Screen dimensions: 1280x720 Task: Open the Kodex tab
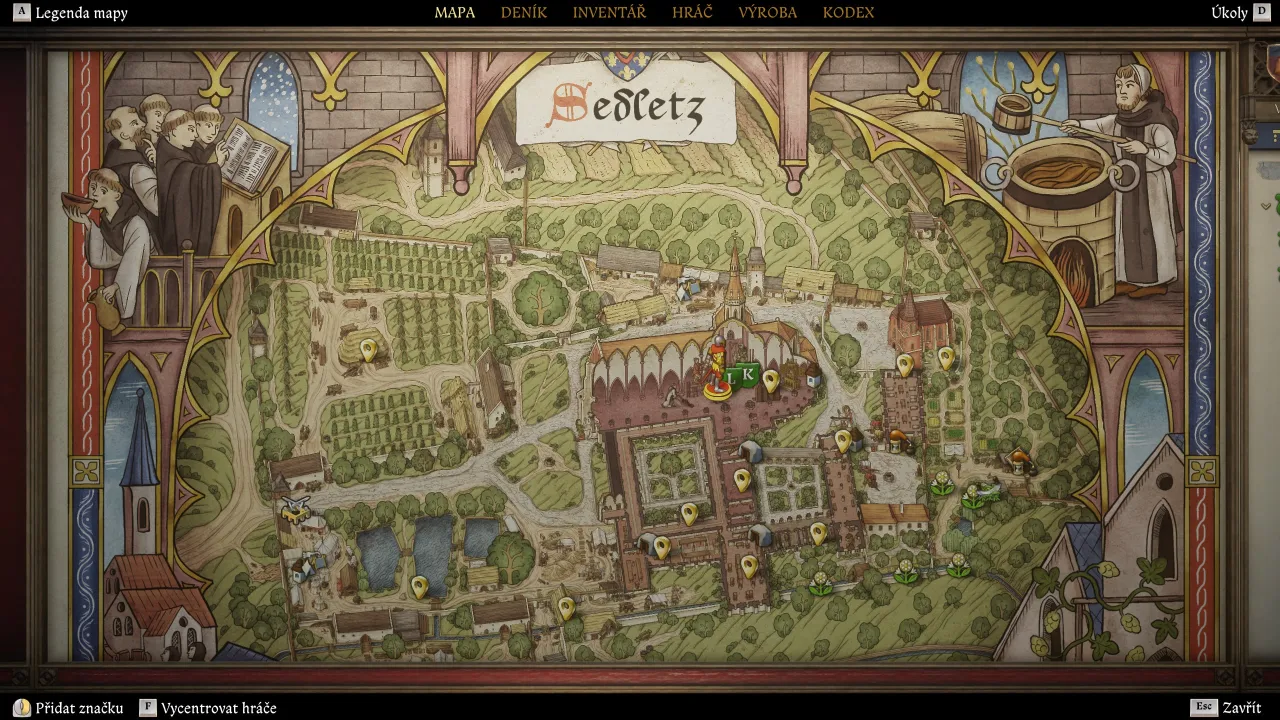pos(848,13)
